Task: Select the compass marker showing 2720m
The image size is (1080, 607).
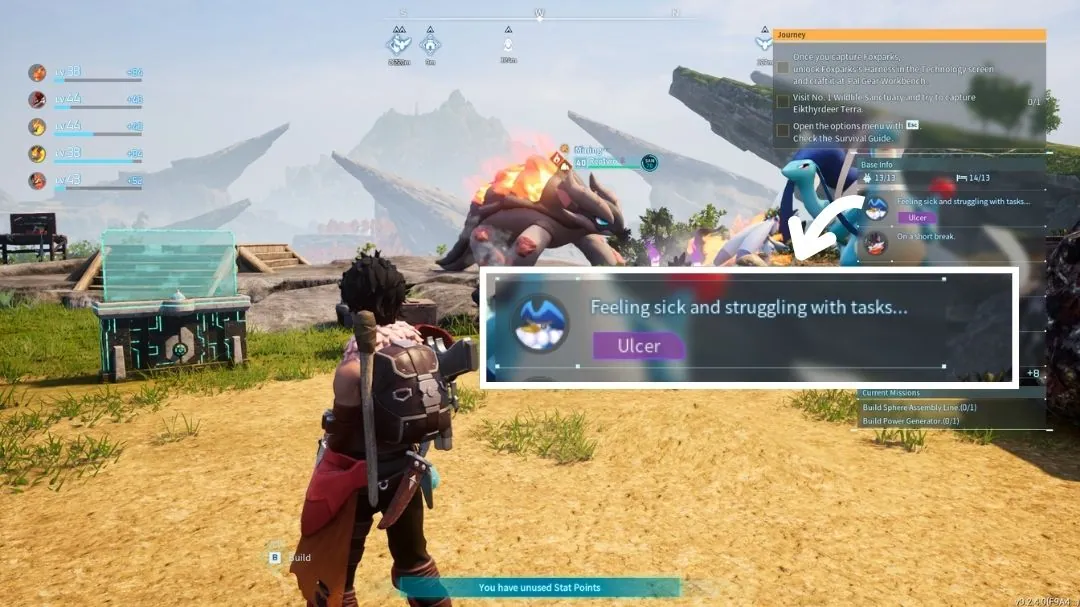Action: [399, 44]
